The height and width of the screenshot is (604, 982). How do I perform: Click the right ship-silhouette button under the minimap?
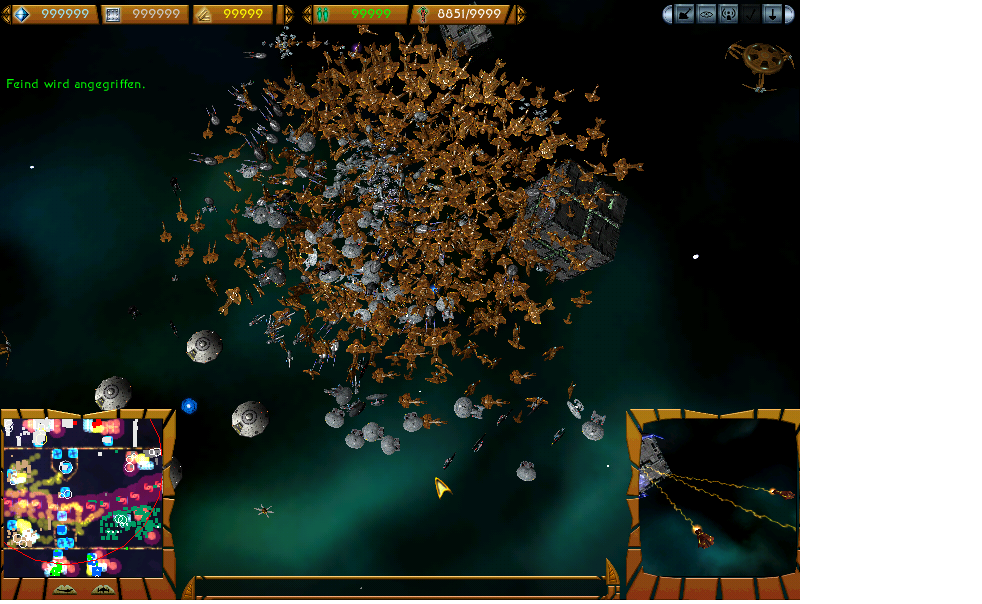click(102, 590)
